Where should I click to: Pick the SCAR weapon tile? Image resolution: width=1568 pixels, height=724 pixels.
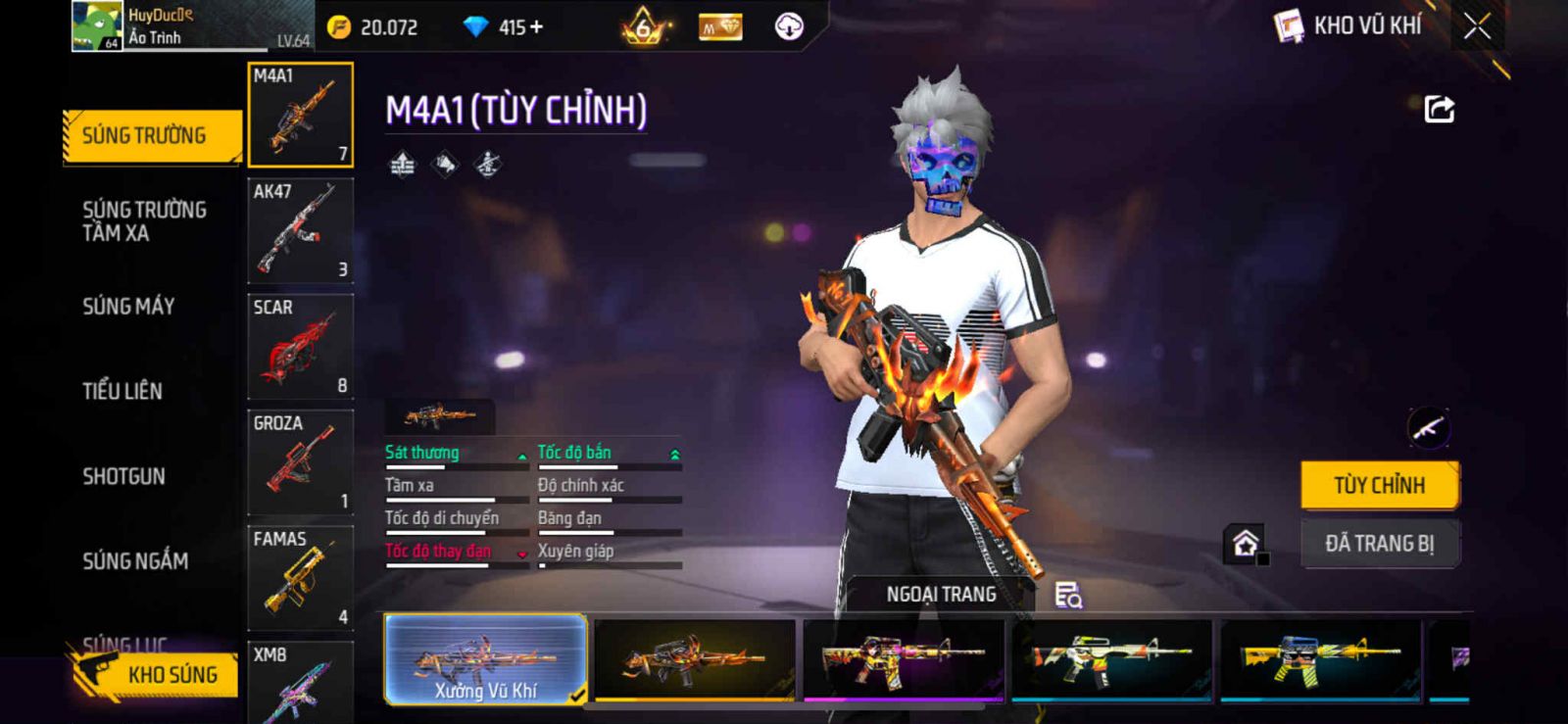[x=300, y=347]
